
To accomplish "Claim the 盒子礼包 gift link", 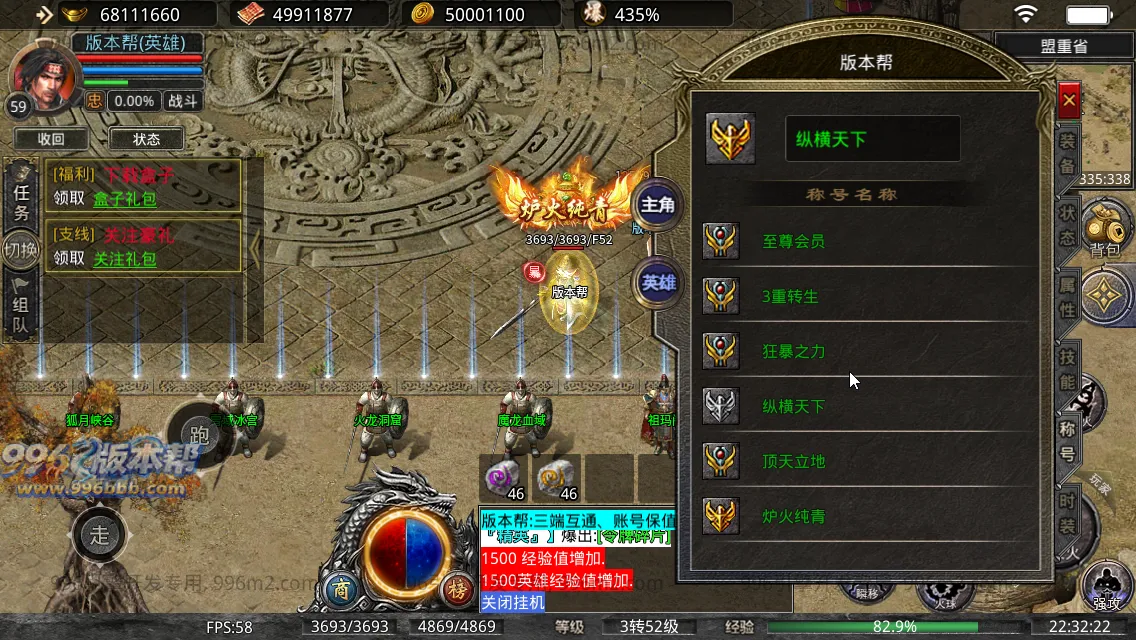I will tap(125, 199).
